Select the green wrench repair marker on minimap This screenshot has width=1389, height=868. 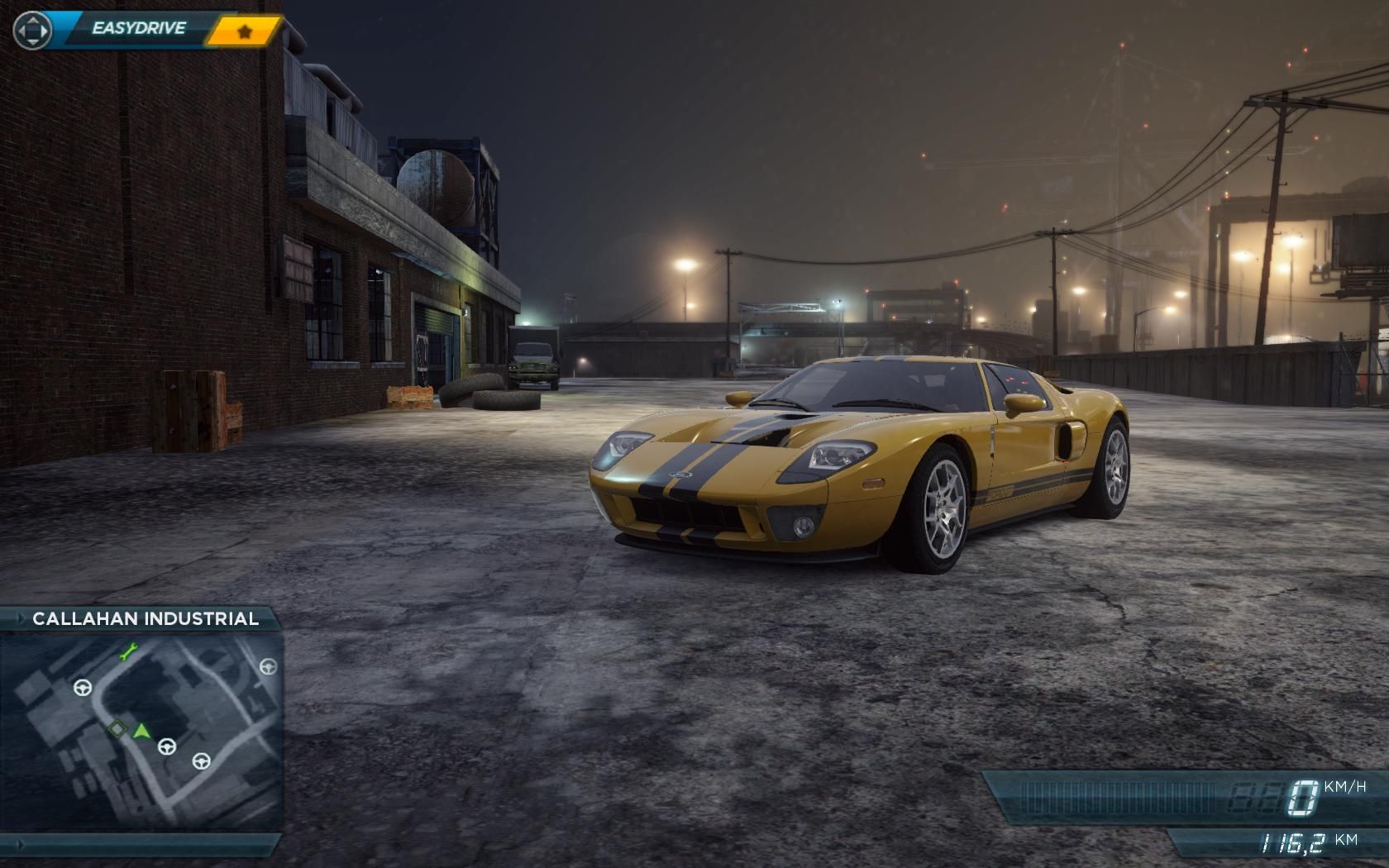[x=127, y=652]
